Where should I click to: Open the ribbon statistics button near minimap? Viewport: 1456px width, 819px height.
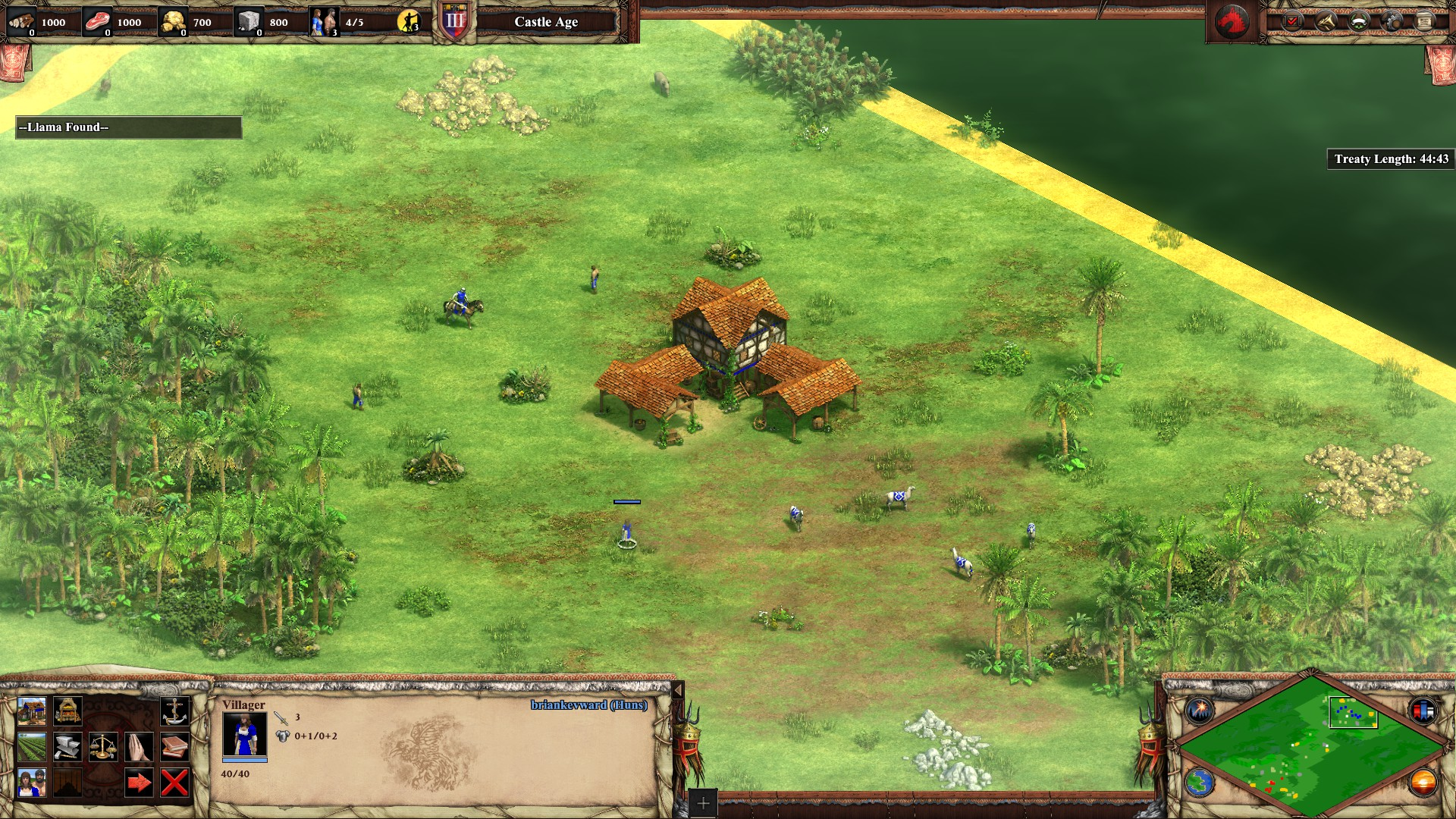pyautogui.click(x=1423, y=711)
